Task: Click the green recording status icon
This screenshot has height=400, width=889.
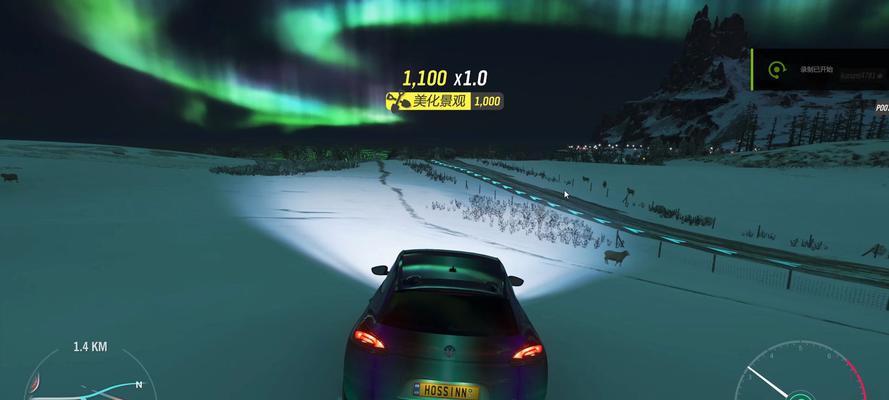Action: click(775, 70)
